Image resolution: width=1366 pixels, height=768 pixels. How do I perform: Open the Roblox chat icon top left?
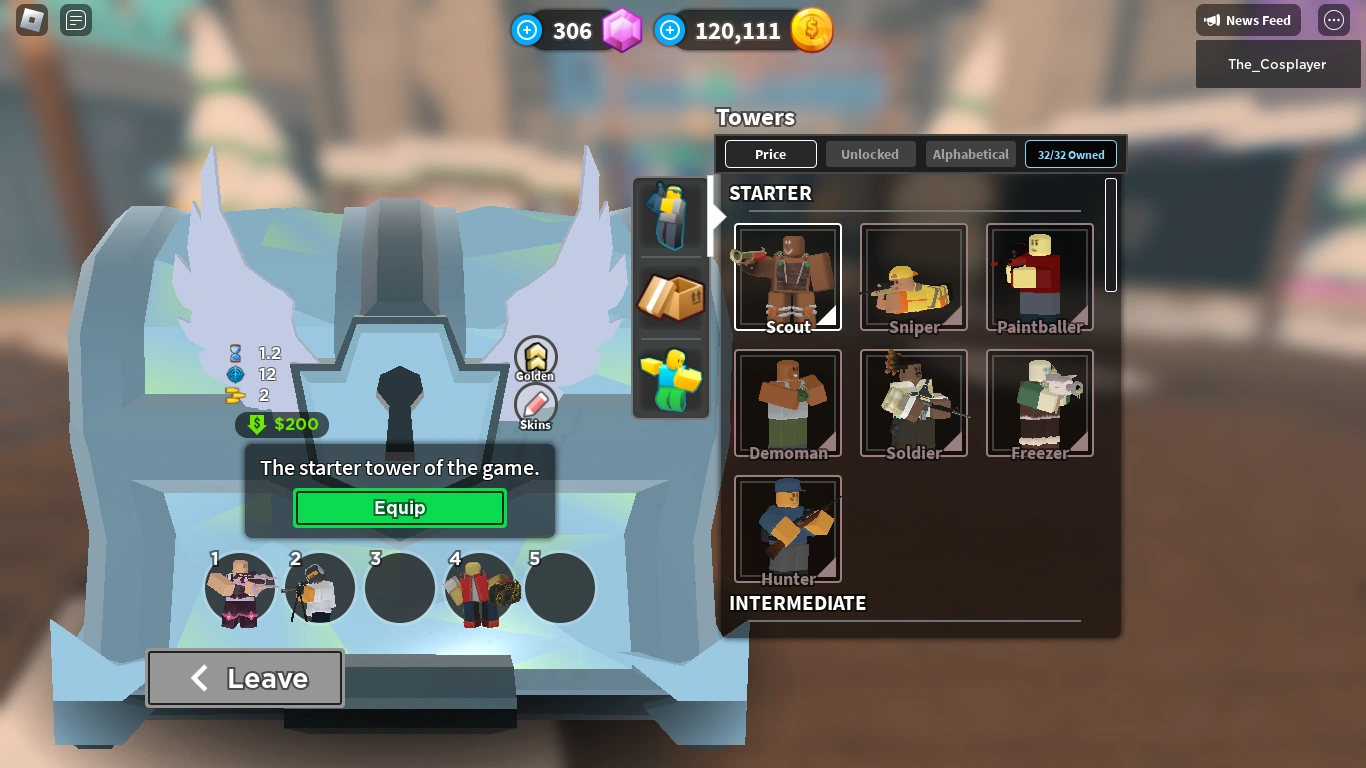click(75, 20)
